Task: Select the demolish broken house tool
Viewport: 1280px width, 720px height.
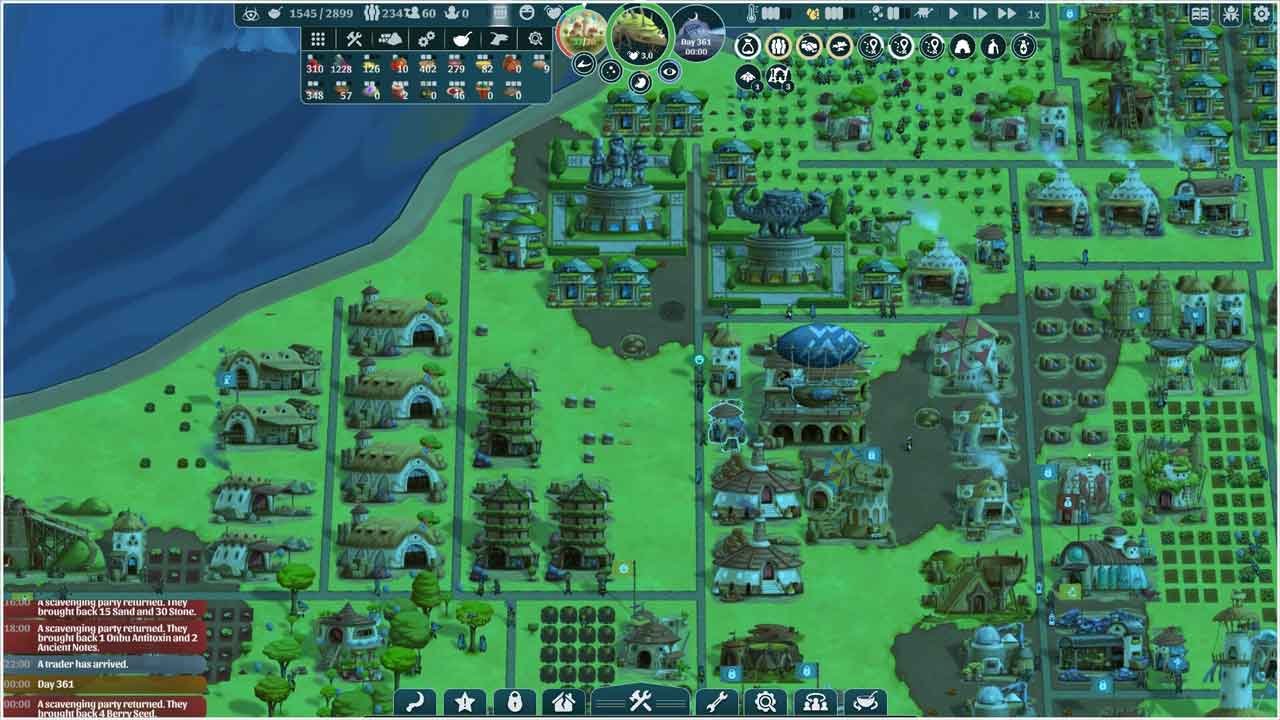Action: [x=563, y=702]
